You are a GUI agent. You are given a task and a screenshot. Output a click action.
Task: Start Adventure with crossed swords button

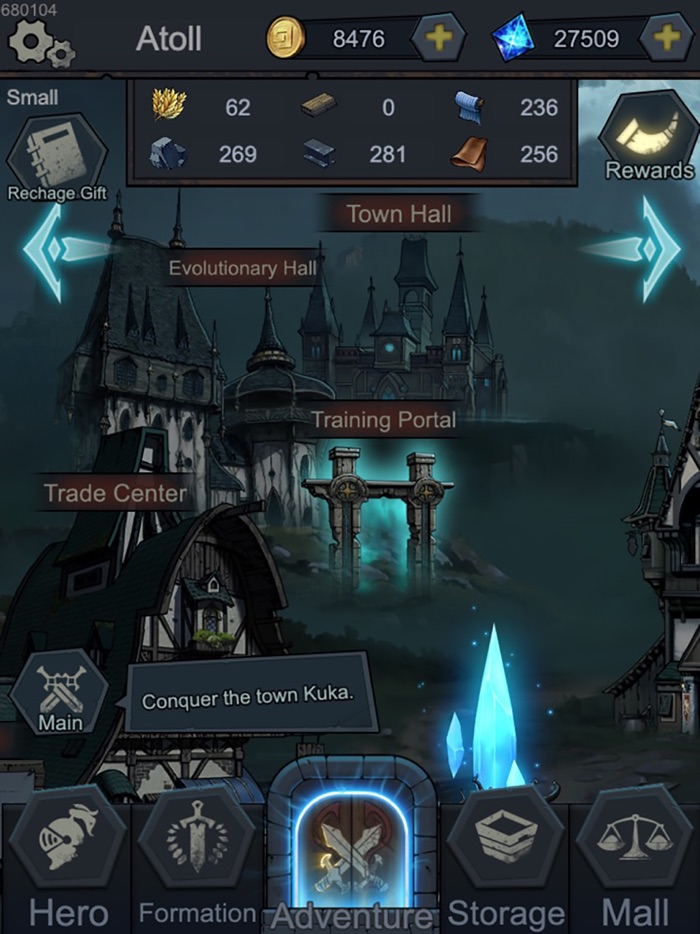tap(351, 852)
